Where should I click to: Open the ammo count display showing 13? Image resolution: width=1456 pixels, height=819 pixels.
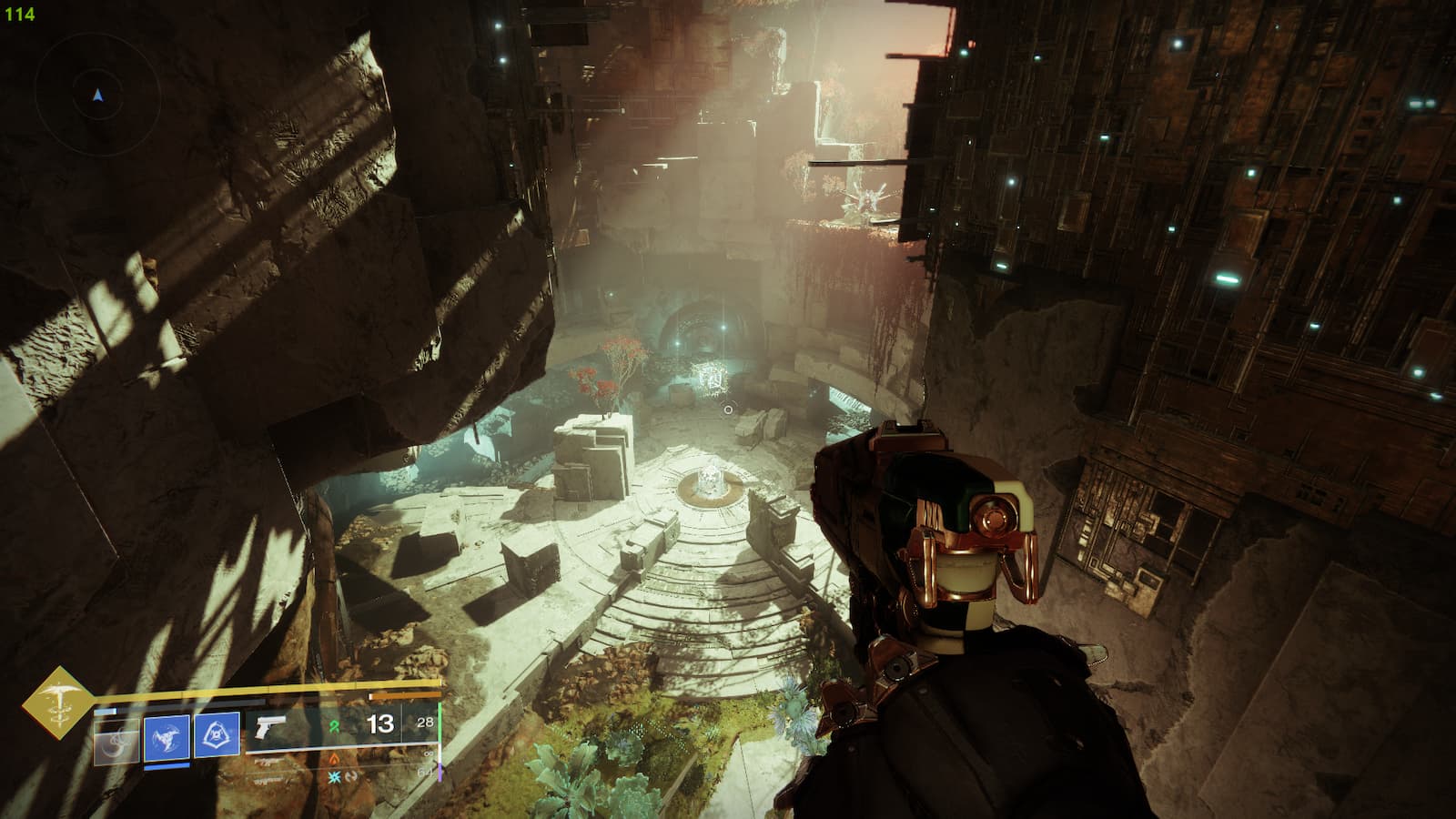379,724
